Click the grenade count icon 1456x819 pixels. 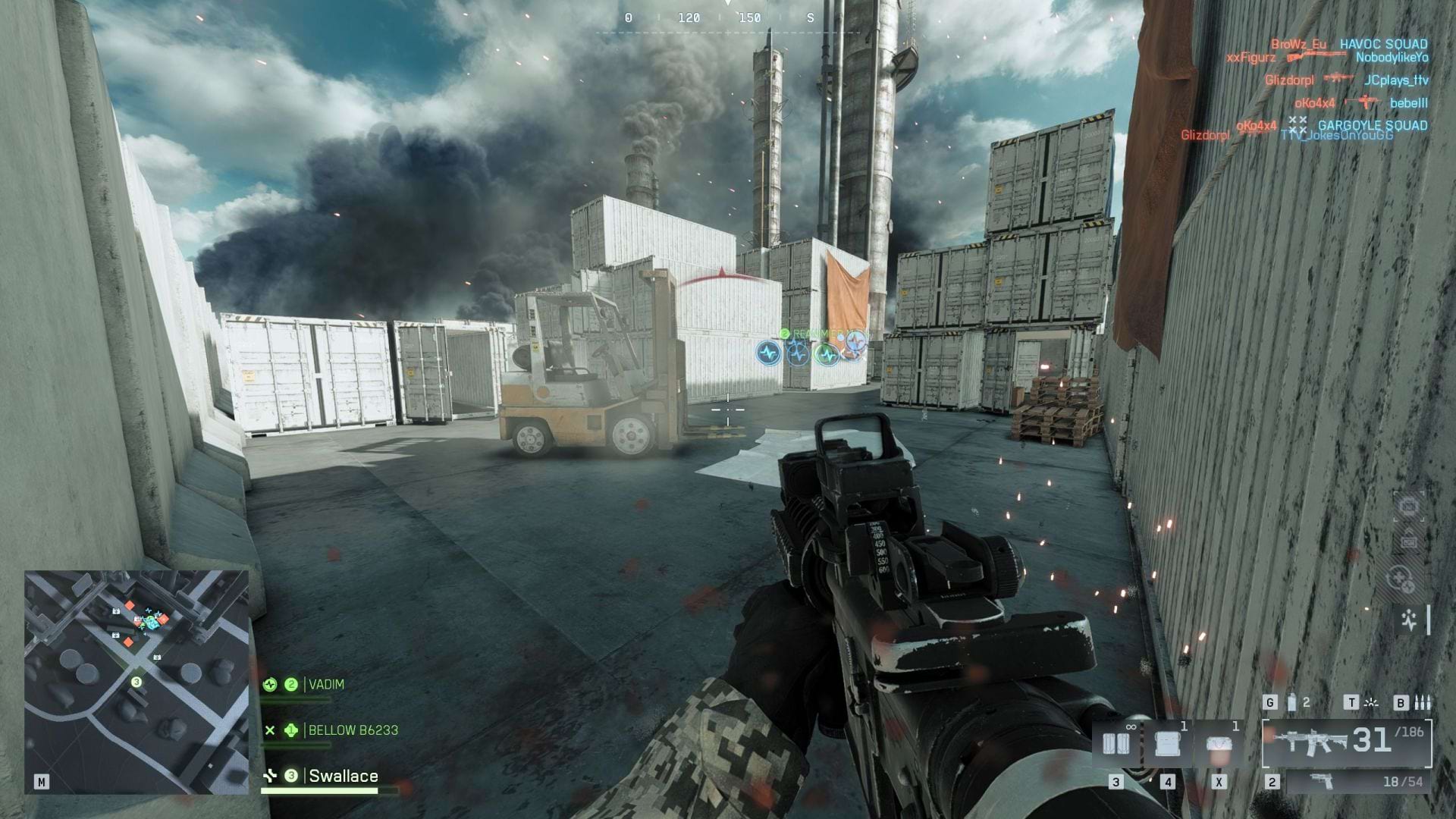[1292, 703]
